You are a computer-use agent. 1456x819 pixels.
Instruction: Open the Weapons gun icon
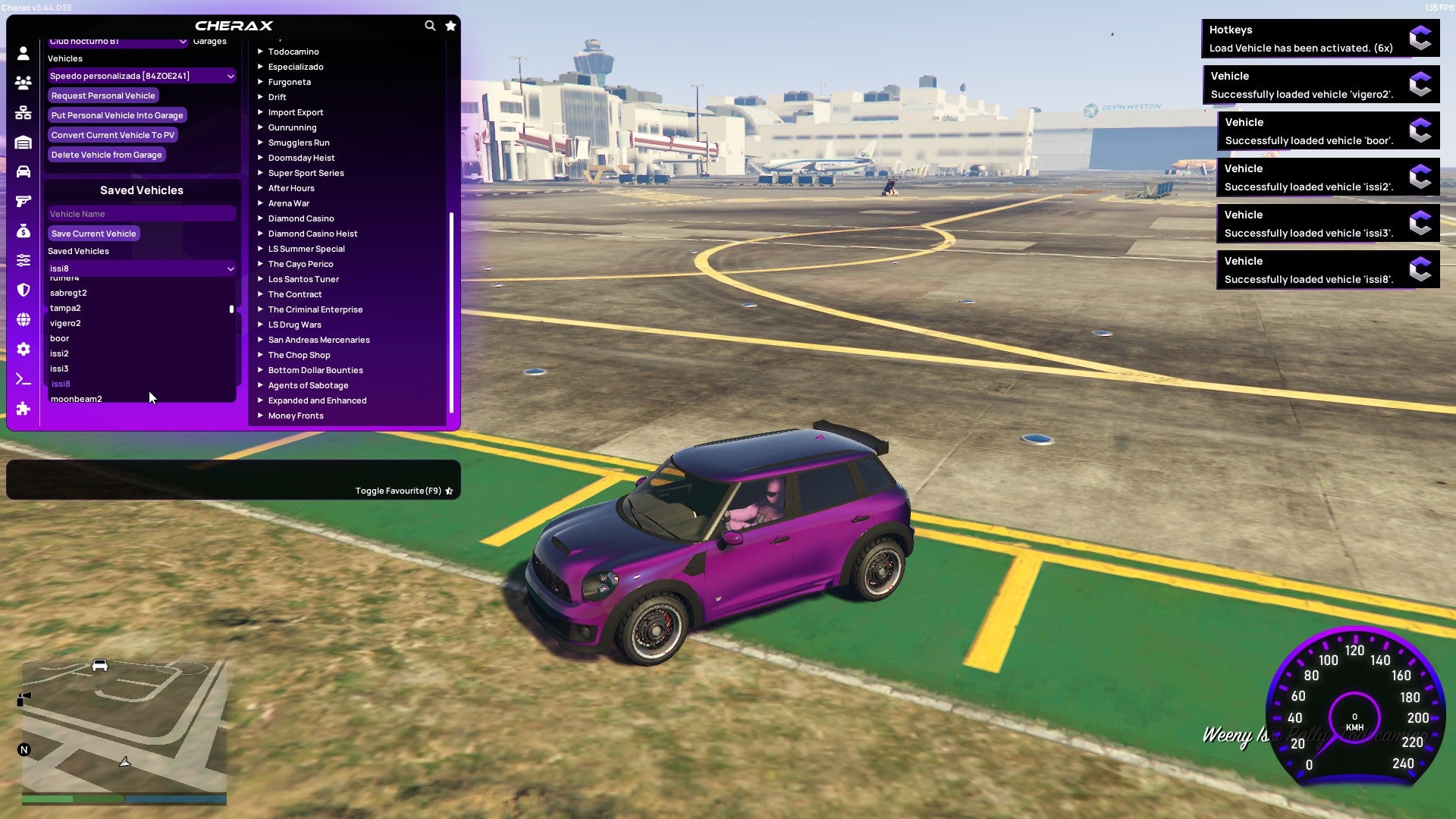23,201
